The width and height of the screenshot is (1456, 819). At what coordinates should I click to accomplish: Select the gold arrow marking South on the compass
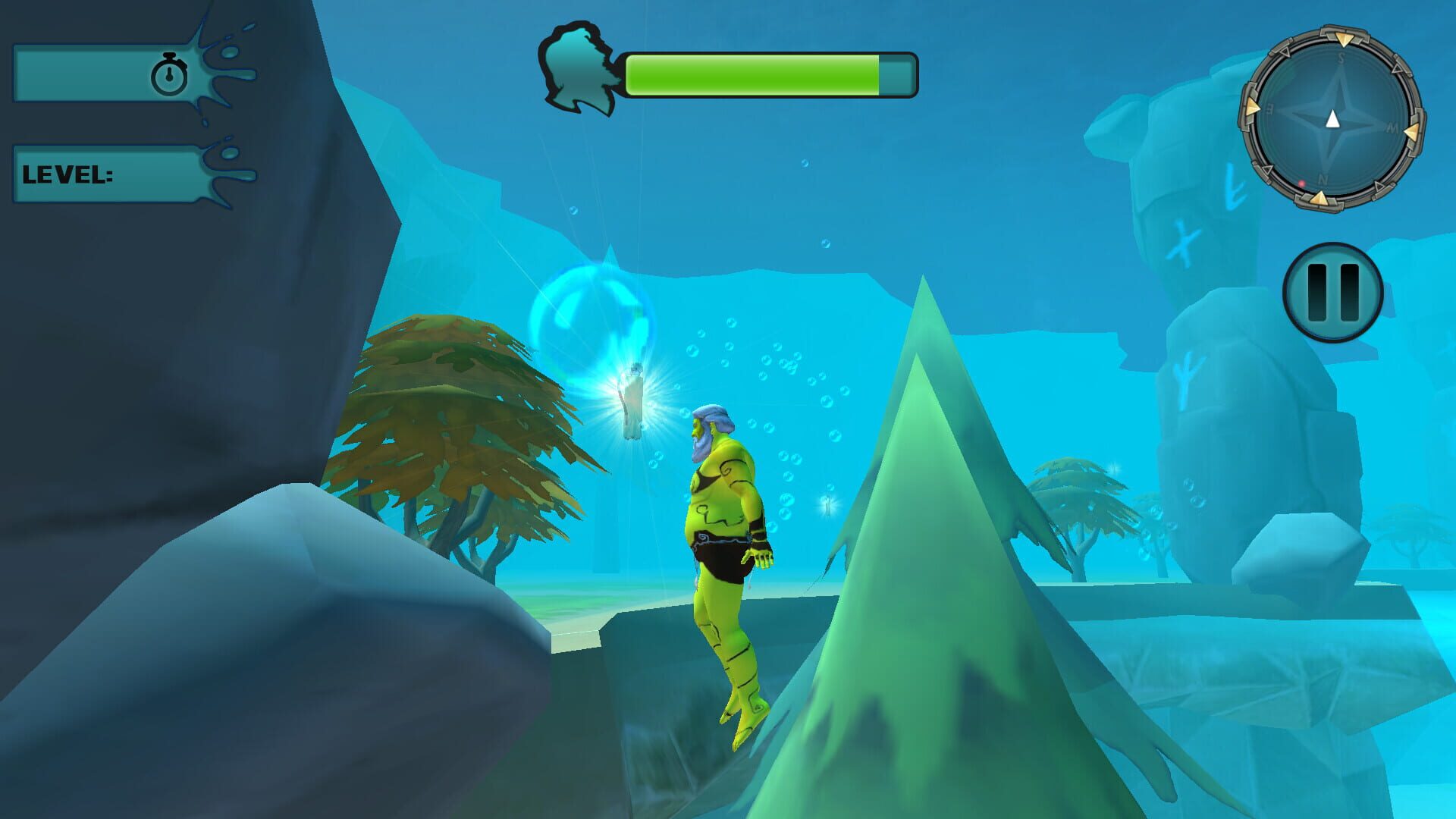pos(1345,38)
